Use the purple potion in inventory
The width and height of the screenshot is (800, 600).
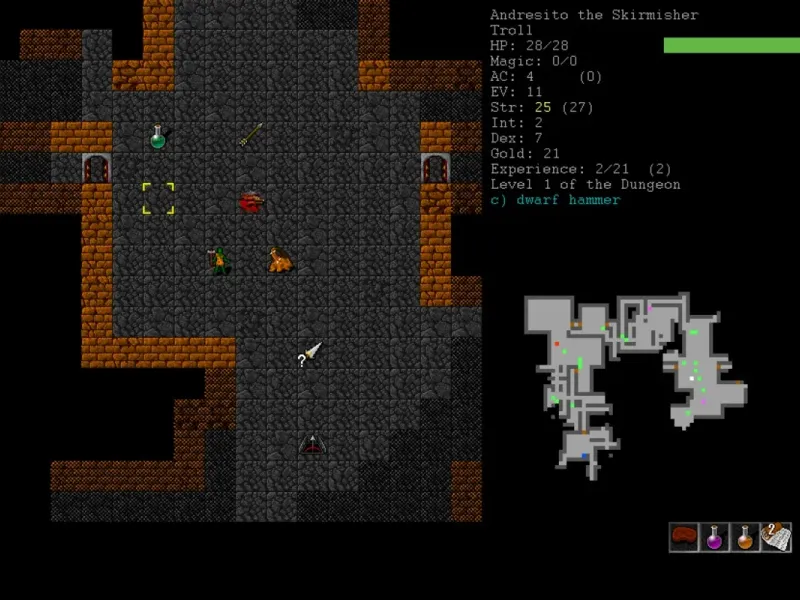[714, 537]
